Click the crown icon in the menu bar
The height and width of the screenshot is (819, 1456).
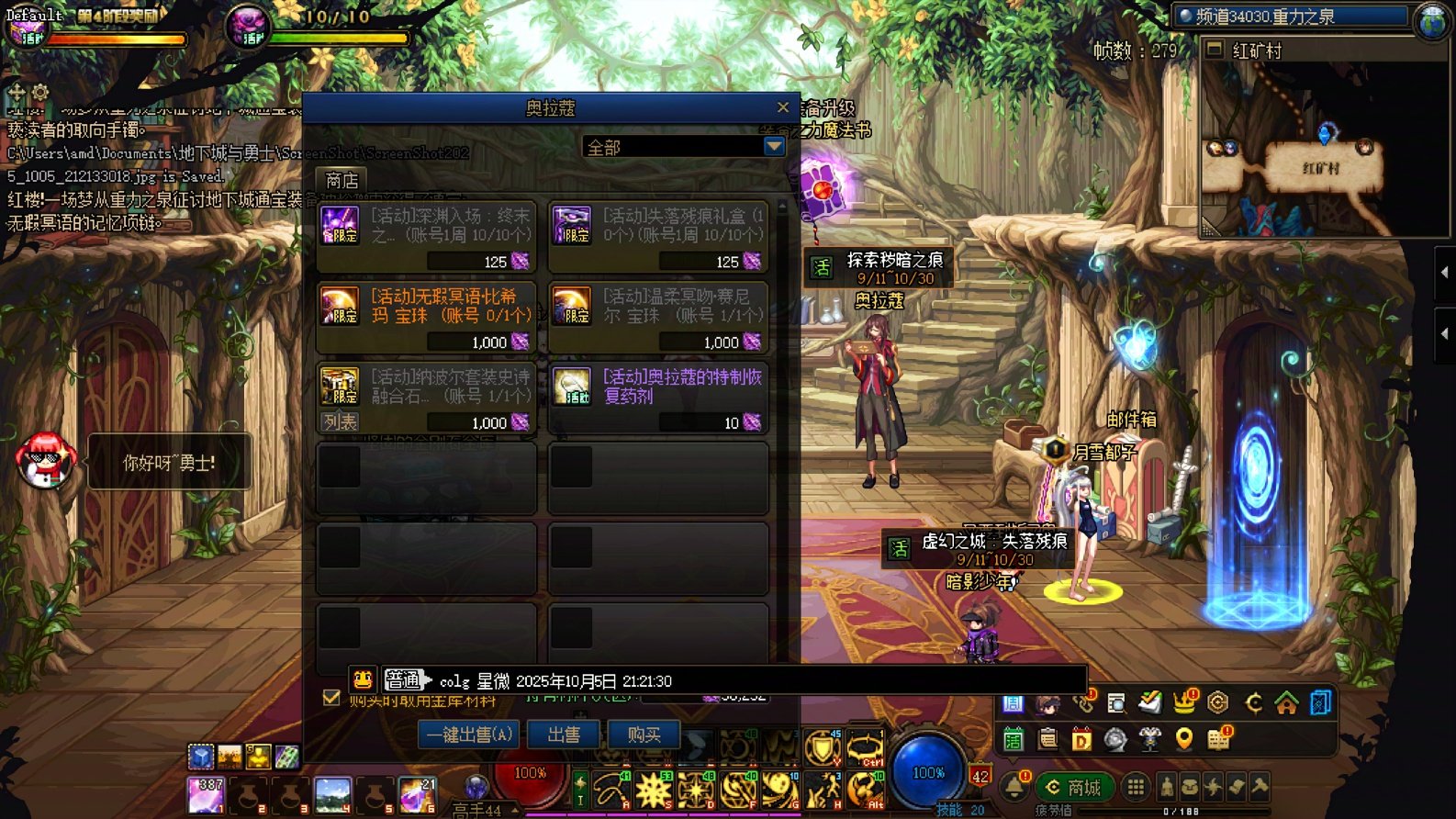(1184, 703)
